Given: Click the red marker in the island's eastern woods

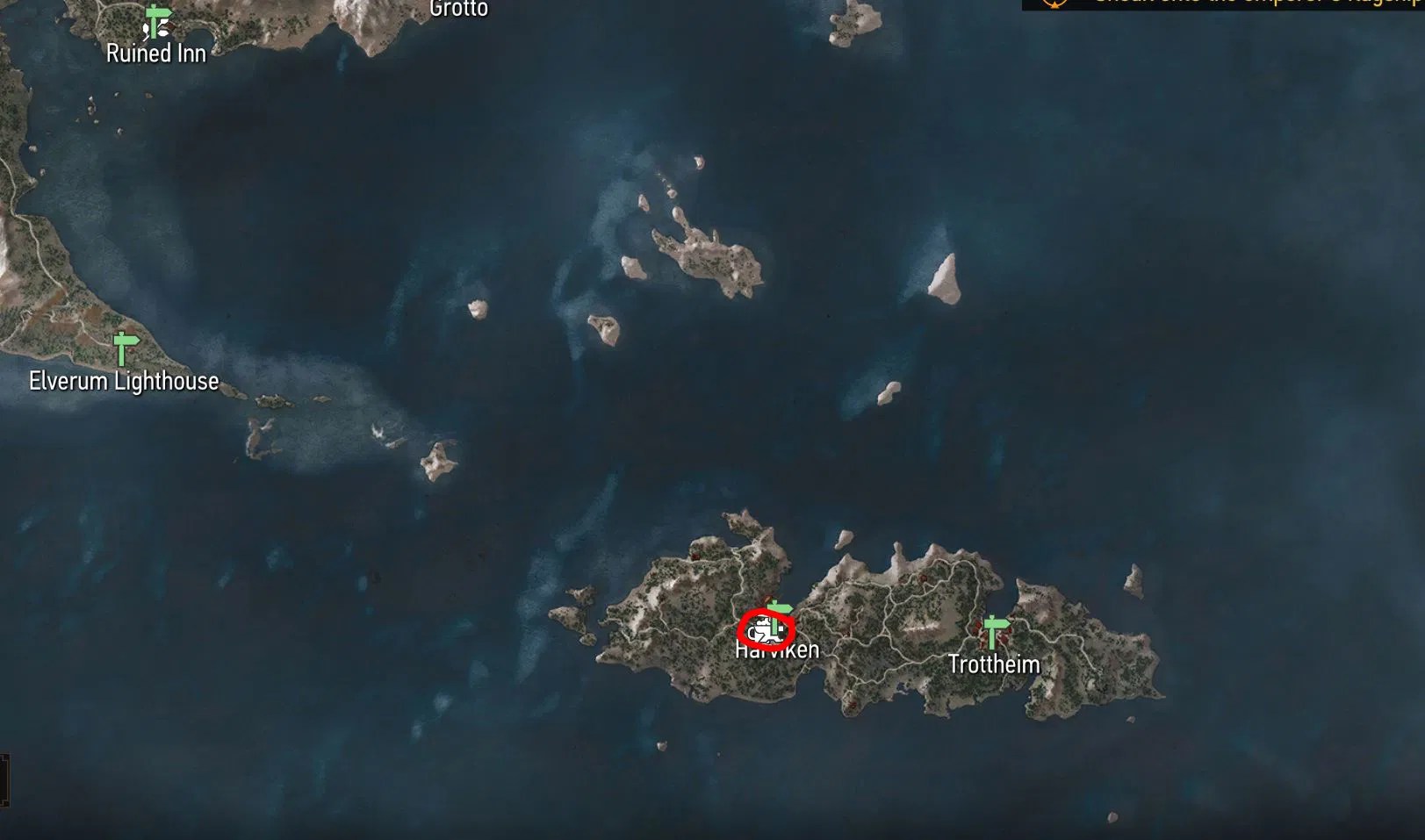Looking at the screenshot, I should point(924,578).
